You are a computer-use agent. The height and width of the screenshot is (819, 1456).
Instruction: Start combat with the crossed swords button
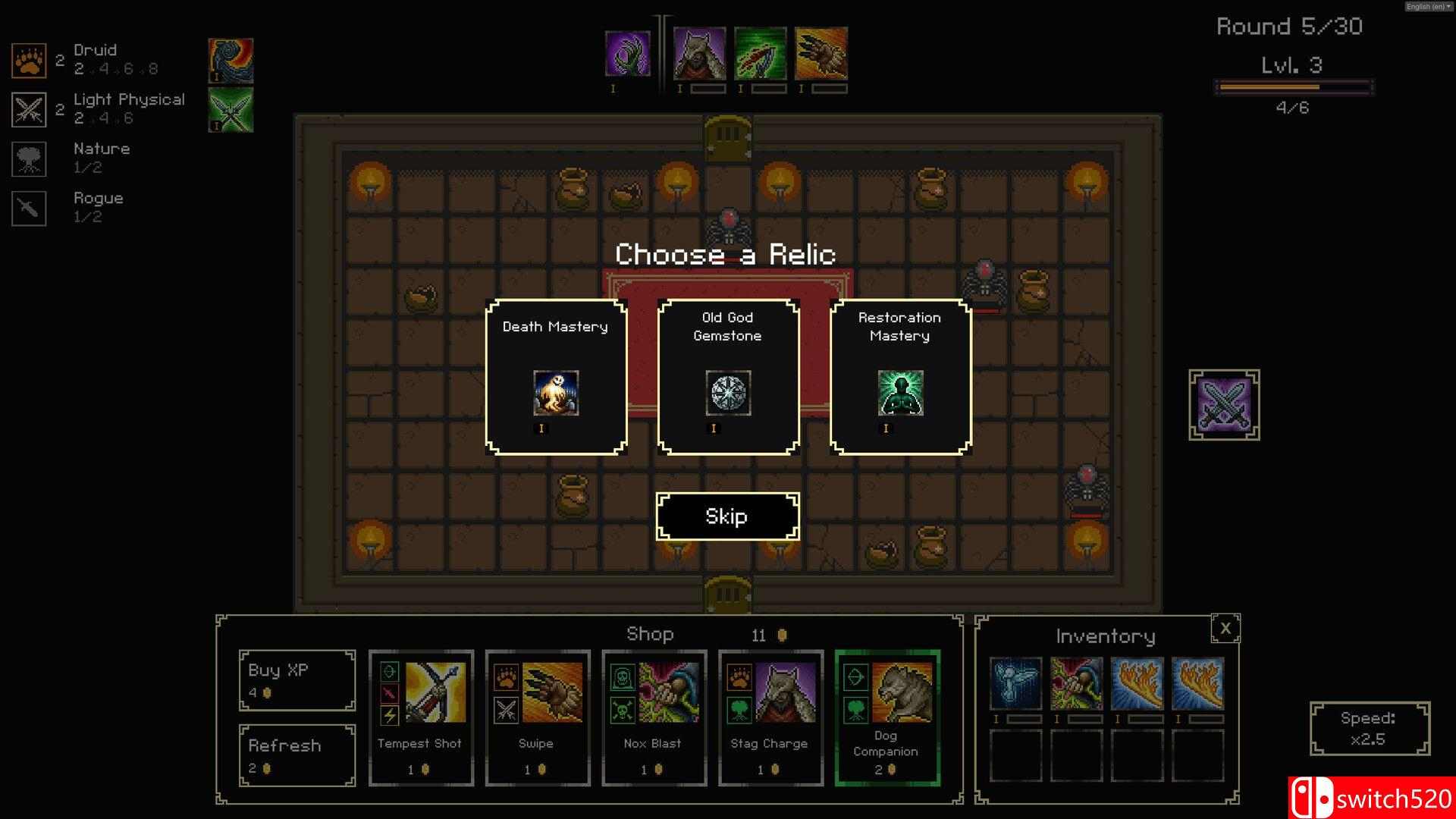click(1224, 405)
